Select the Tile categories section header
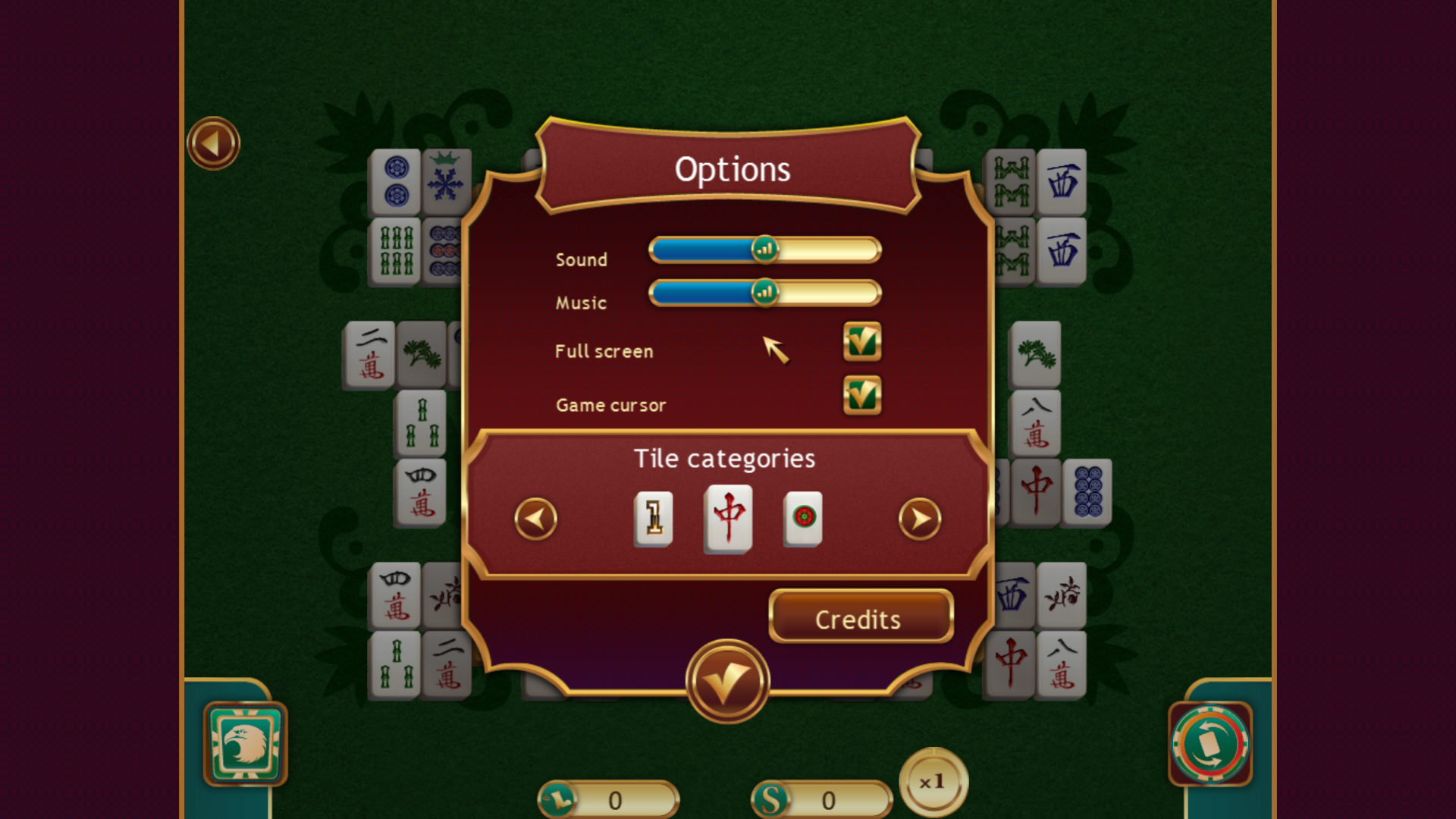 (x=725, y=458)
